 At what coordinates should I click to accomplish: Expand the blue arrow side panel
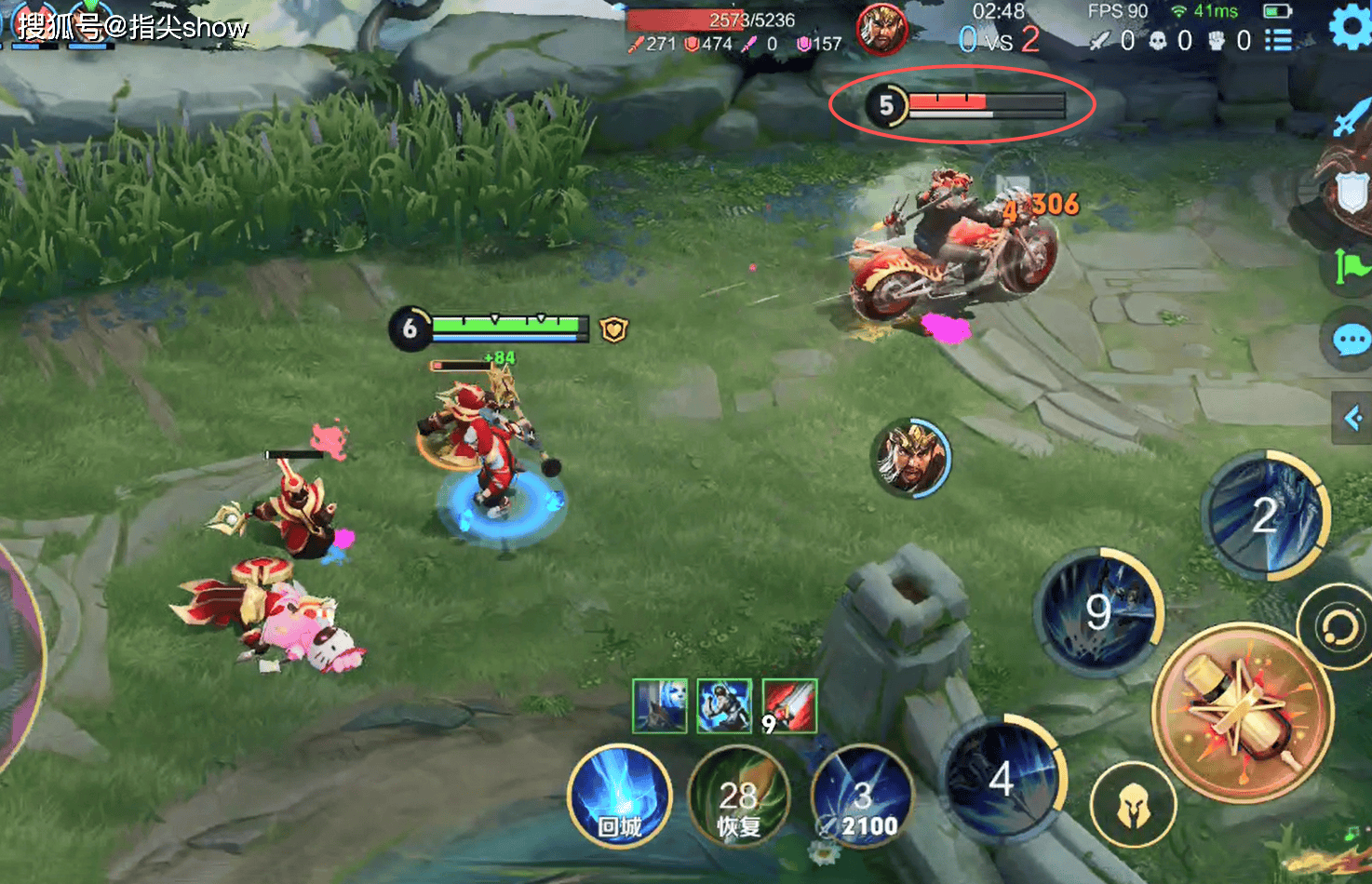point(1353,418)
